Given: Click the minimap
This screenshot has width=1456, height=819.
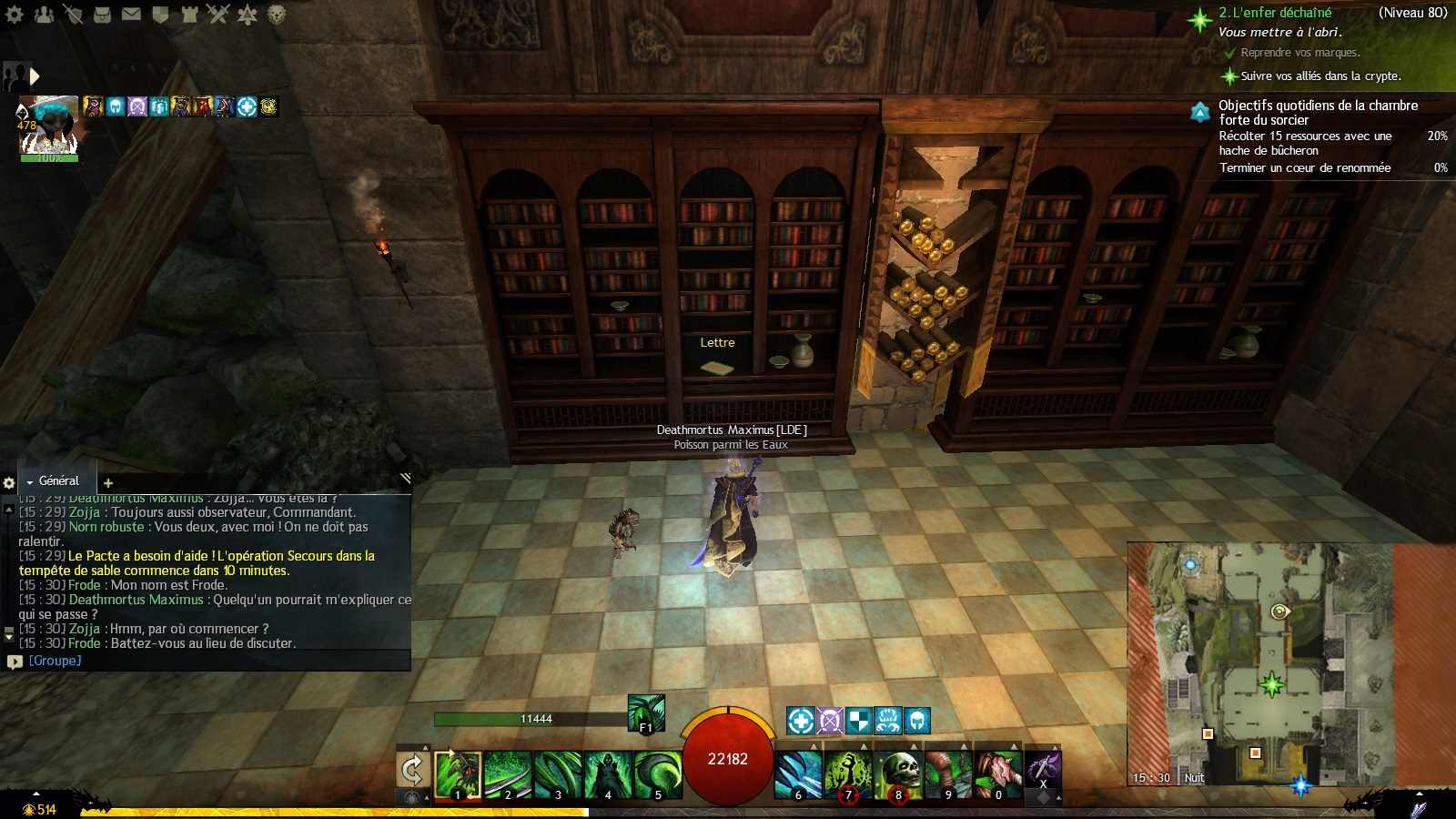Looking at the screenshot, I should point(1260,664).
